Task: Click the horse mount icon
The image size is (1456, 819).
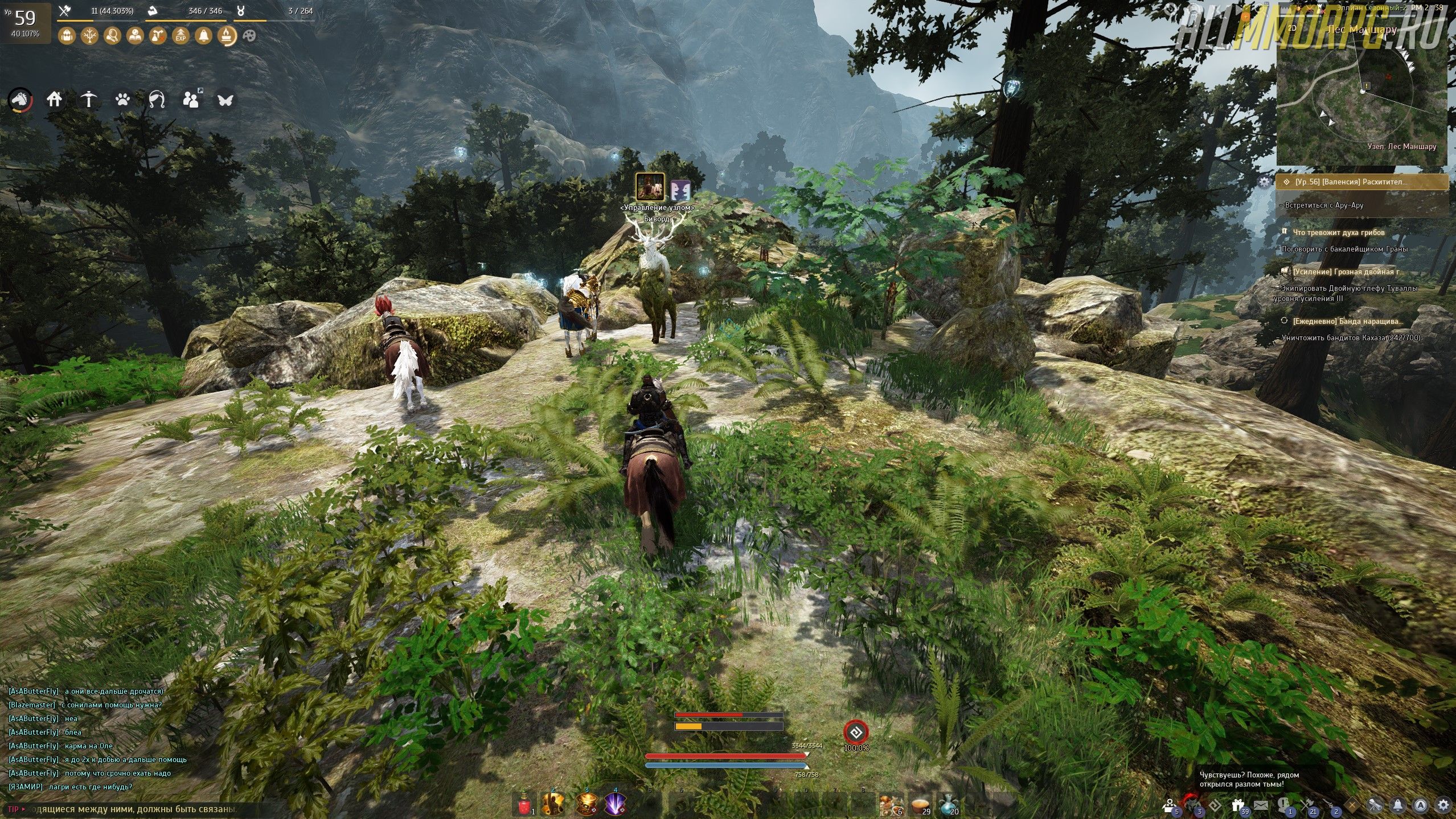Action: click(20, 100)
